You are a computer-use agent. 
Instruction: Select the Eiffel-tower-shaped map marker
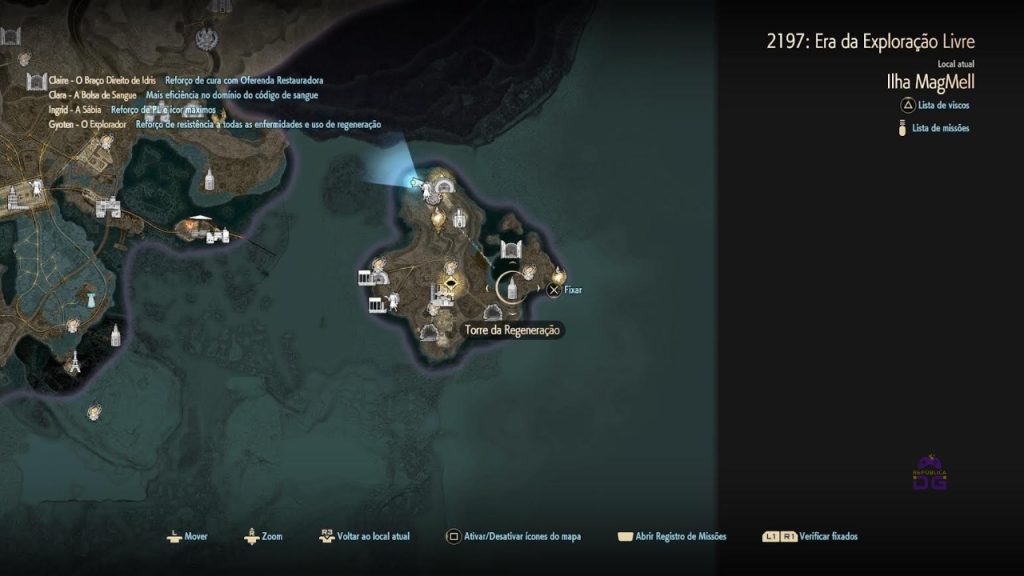pyautogui.click(x=73, y=362)
